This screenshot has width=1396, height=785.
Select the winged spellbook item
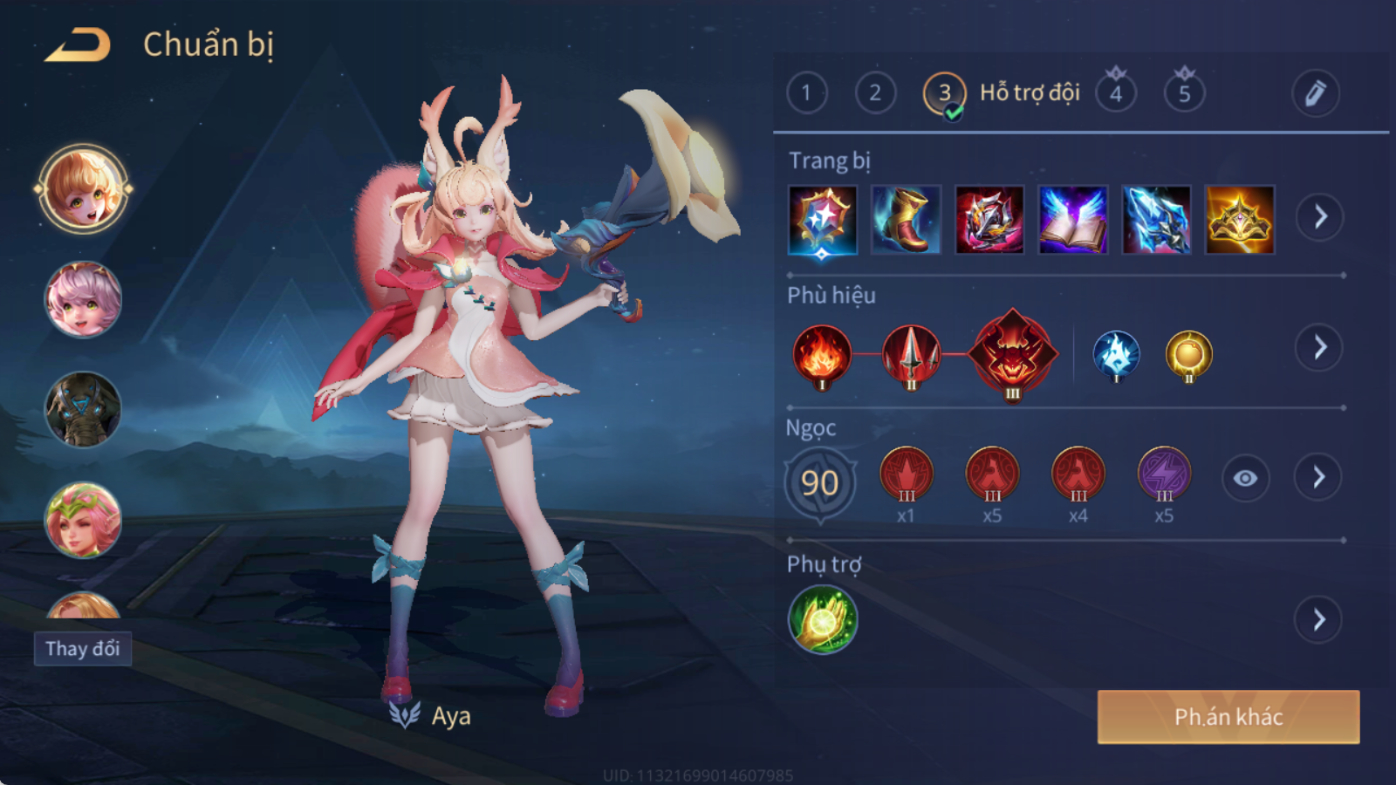click(1073, 219)
